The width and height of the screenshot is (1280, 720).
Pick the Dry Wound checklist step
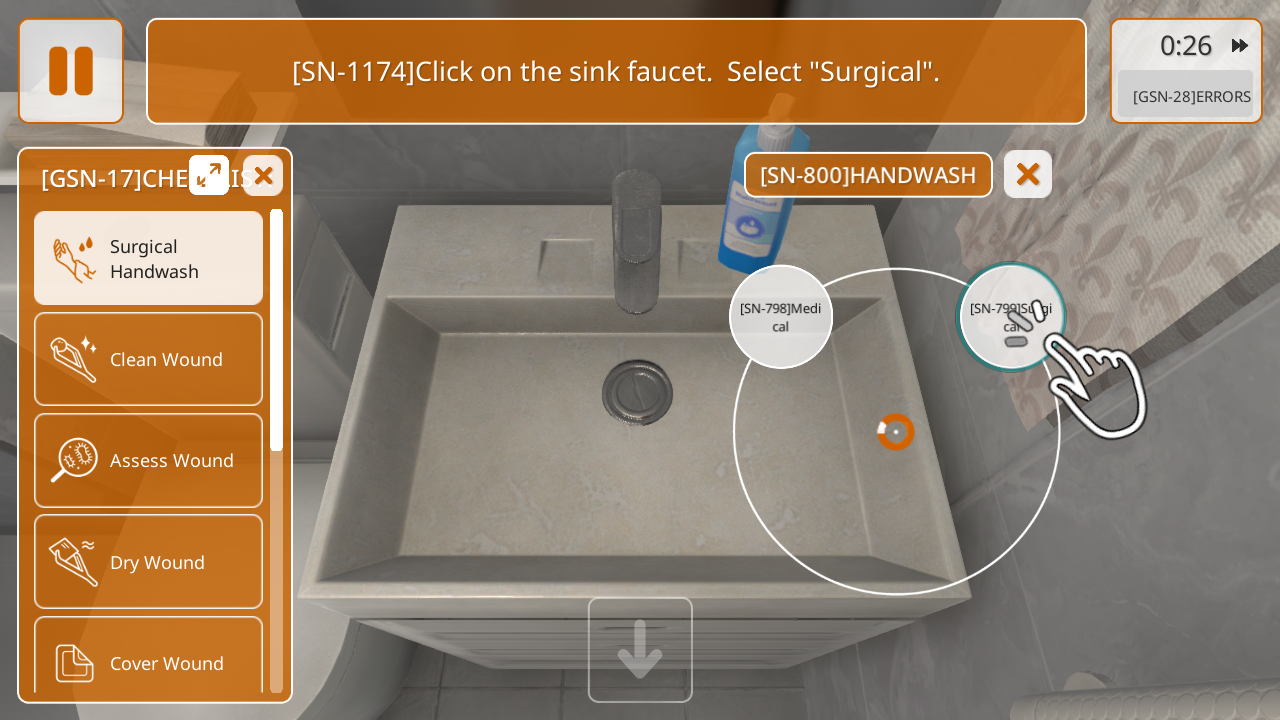click(149, 562)
